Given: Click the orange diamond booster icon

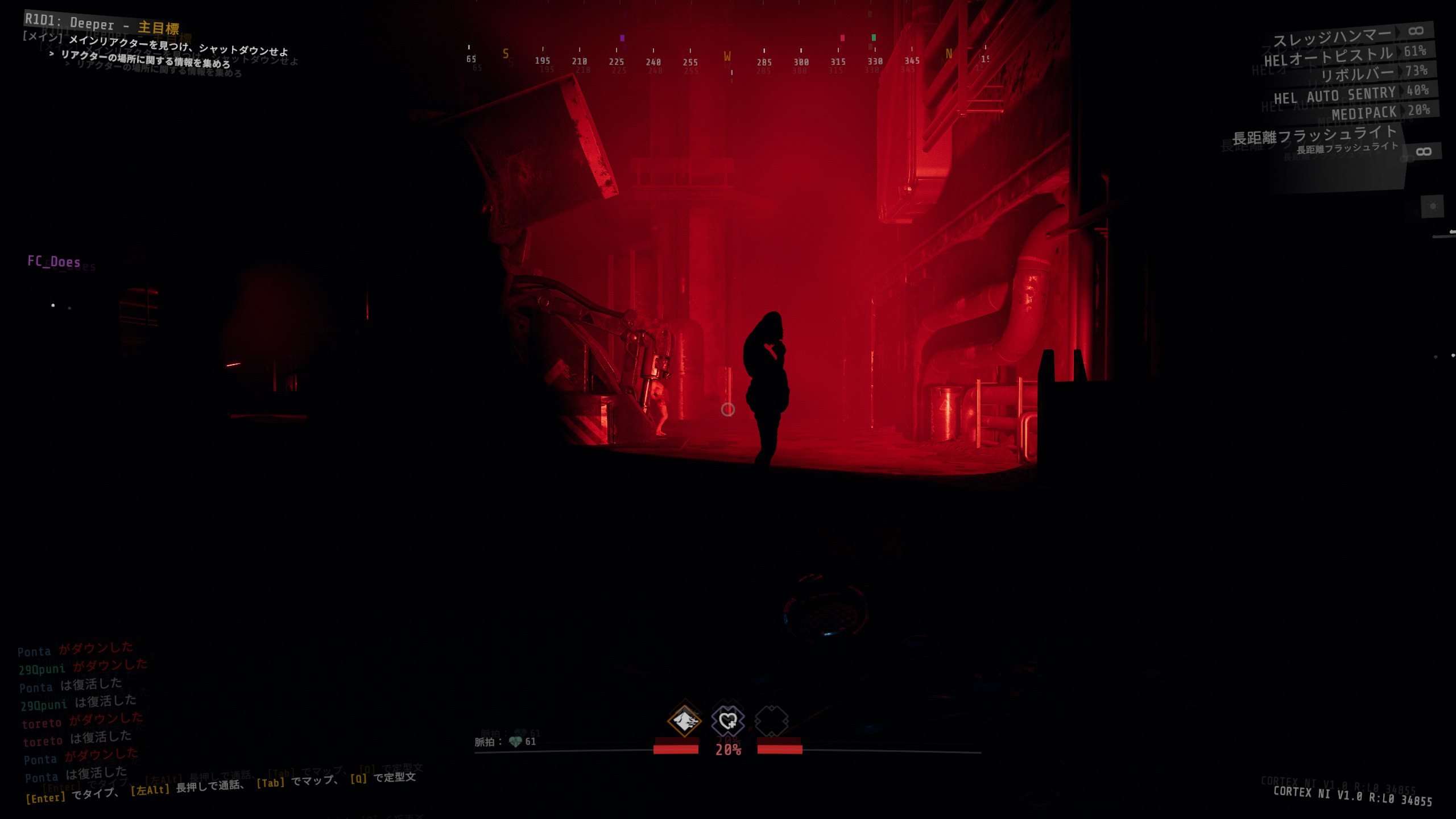Looking at the screenshot, I should coord(684,721).
